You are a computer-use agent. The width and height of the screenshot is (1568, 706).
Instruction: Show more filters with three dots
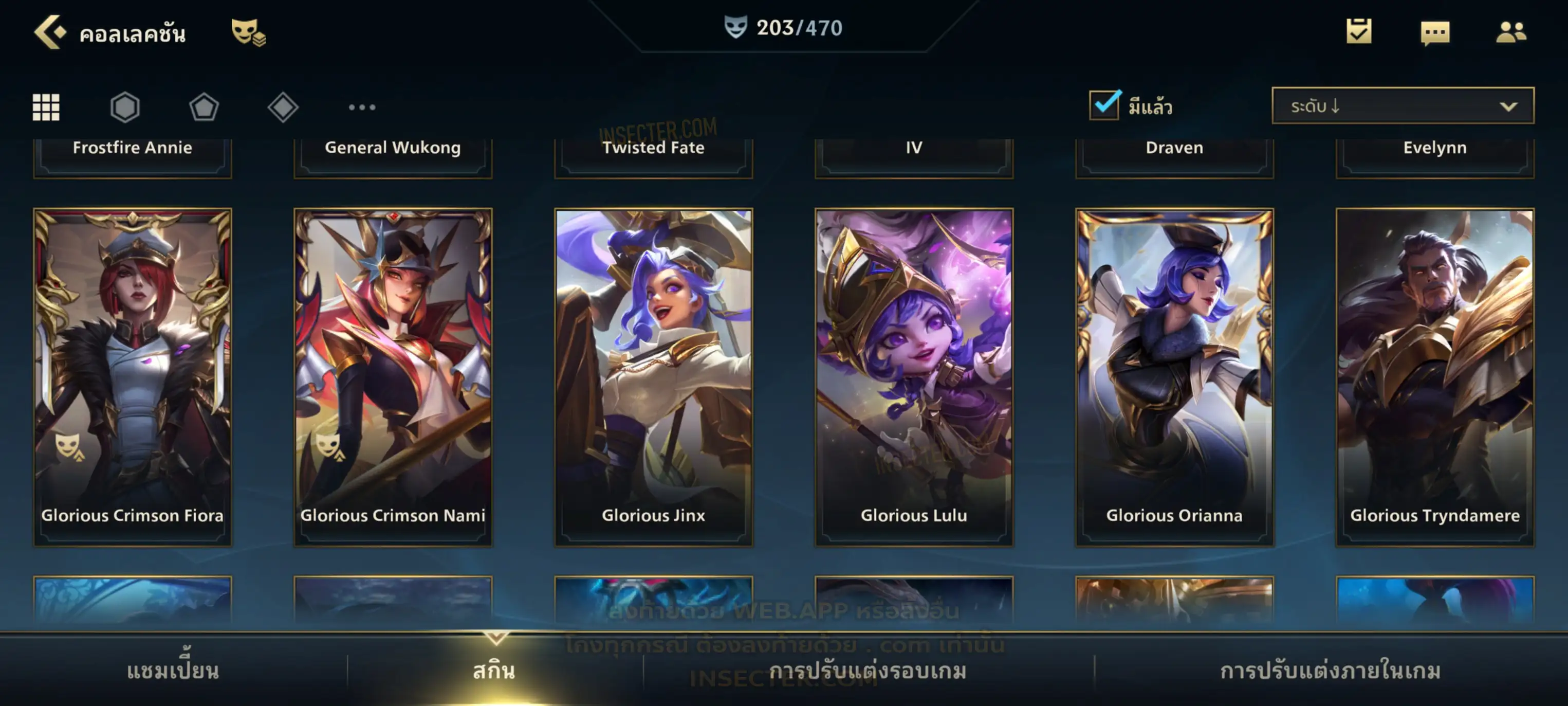(362, 107)
